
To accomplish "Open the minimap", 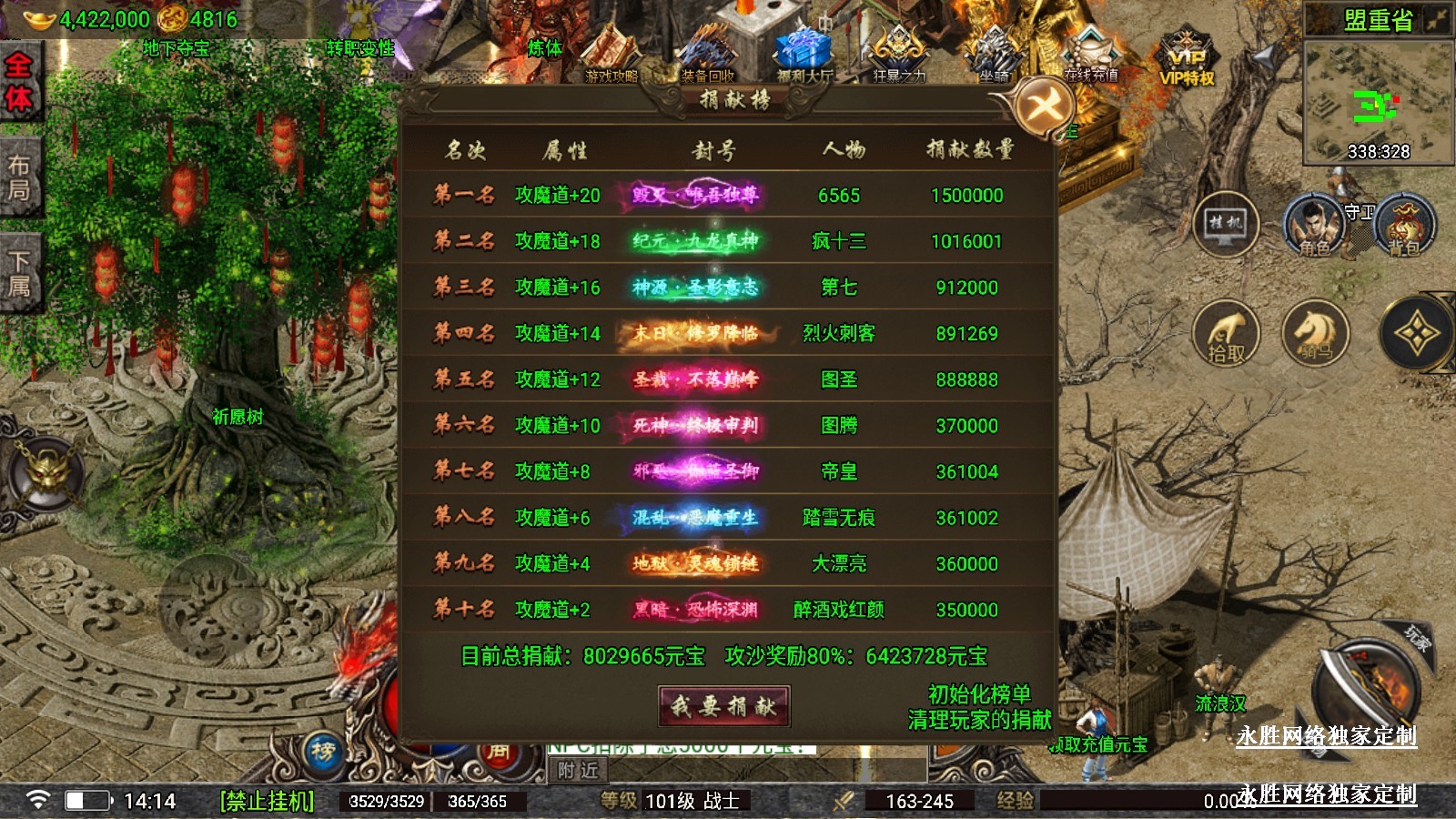I will [x=1377, y=102].
